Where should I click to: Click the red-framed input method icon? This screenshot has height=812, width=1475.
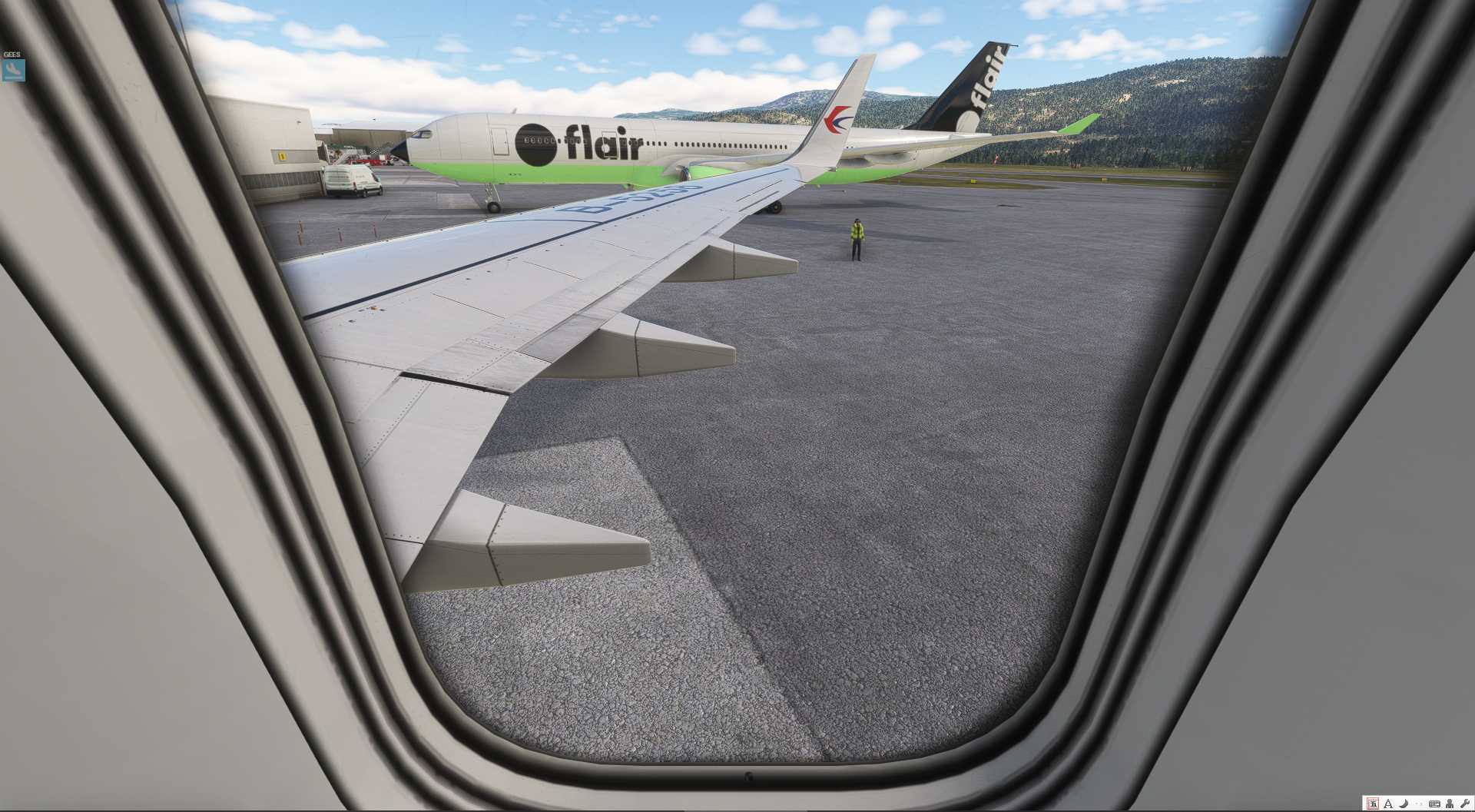pos(1373,804)
